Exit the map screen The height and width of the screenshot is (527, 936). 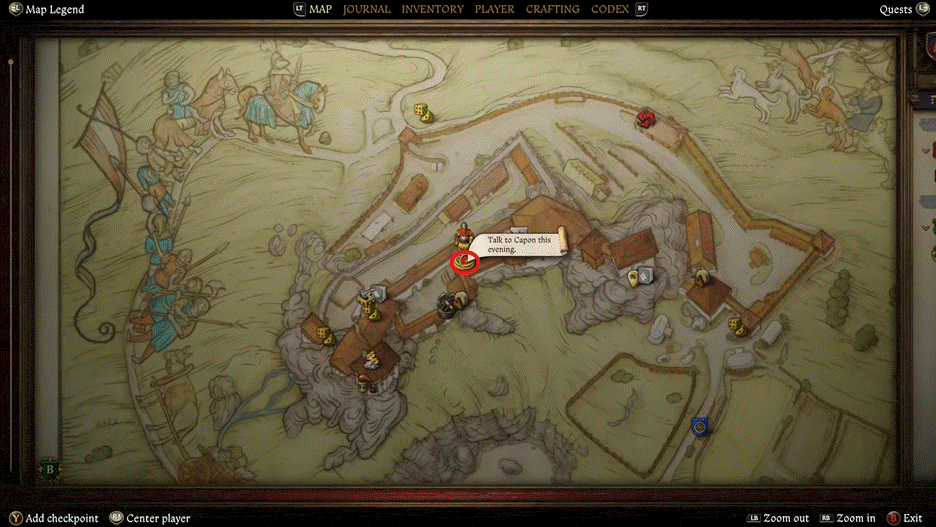pyautogui.click(x=912, y=518)
